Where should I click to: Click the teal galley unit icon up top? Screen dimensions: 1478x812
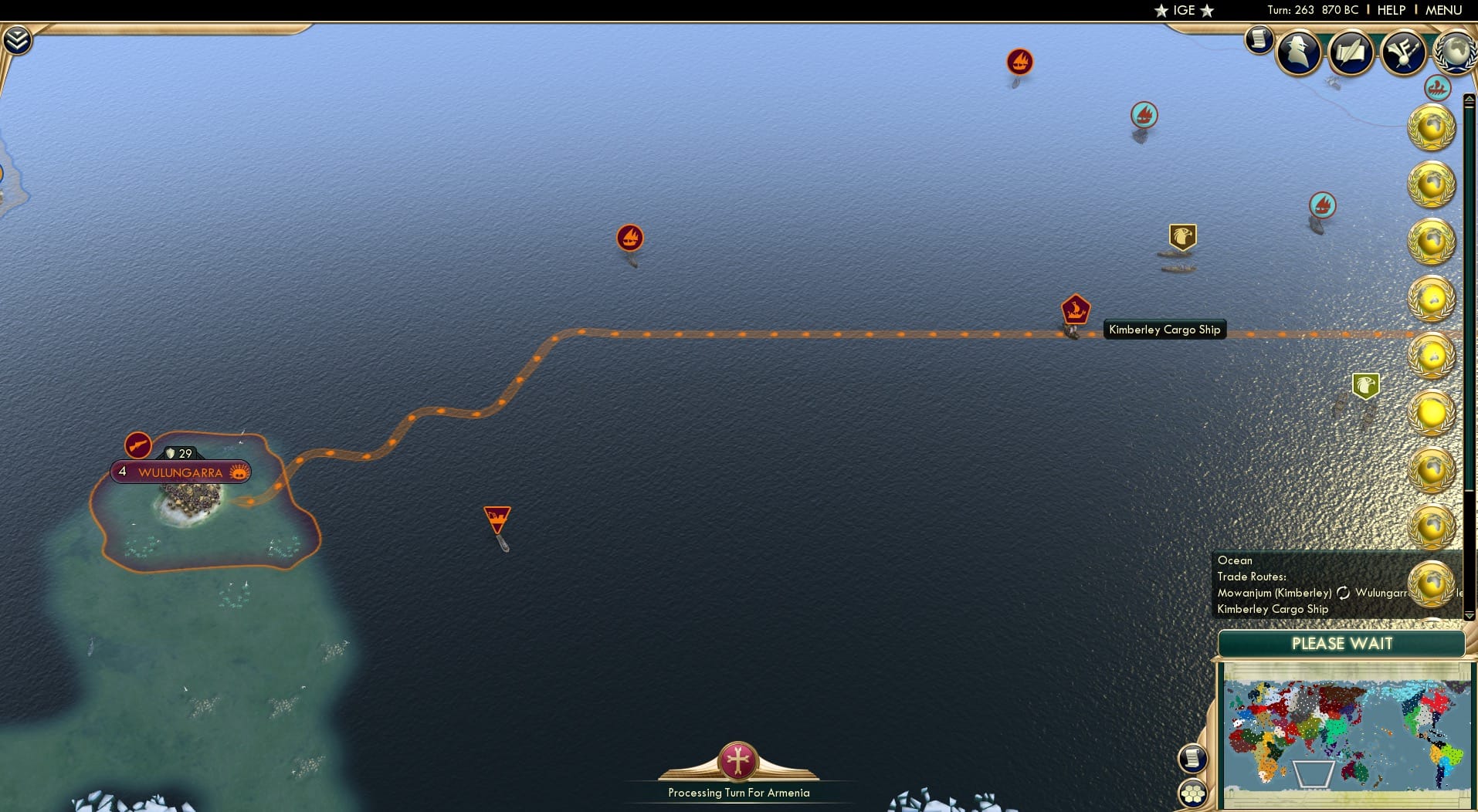coord(1143,113)
